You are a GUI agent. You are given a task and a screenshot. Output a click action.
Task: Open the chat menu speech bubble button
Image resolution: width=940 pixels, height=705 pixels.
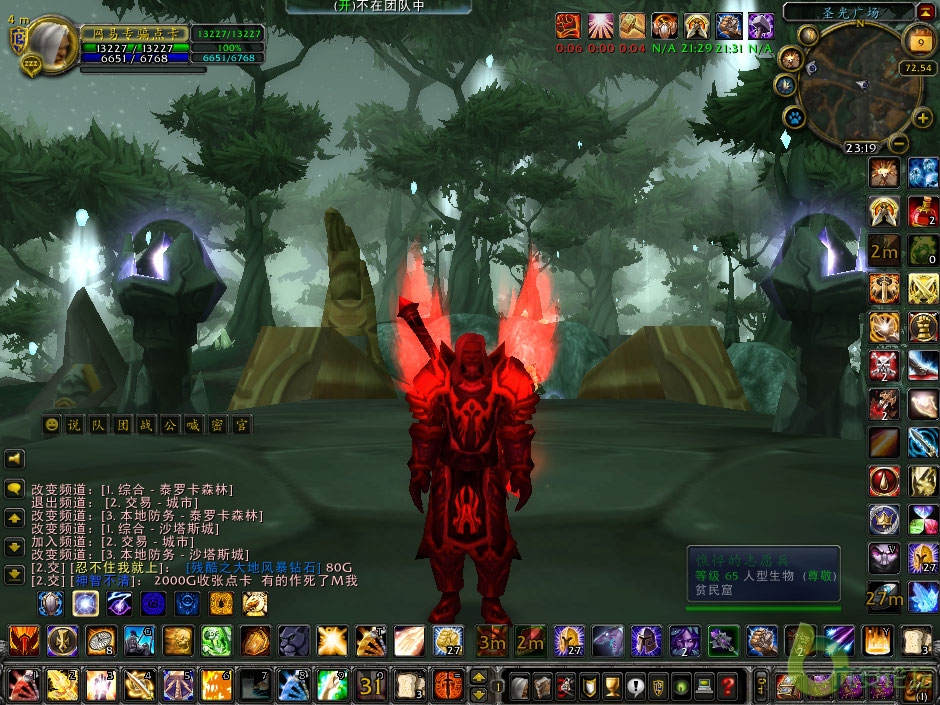[x=15, y=490]
